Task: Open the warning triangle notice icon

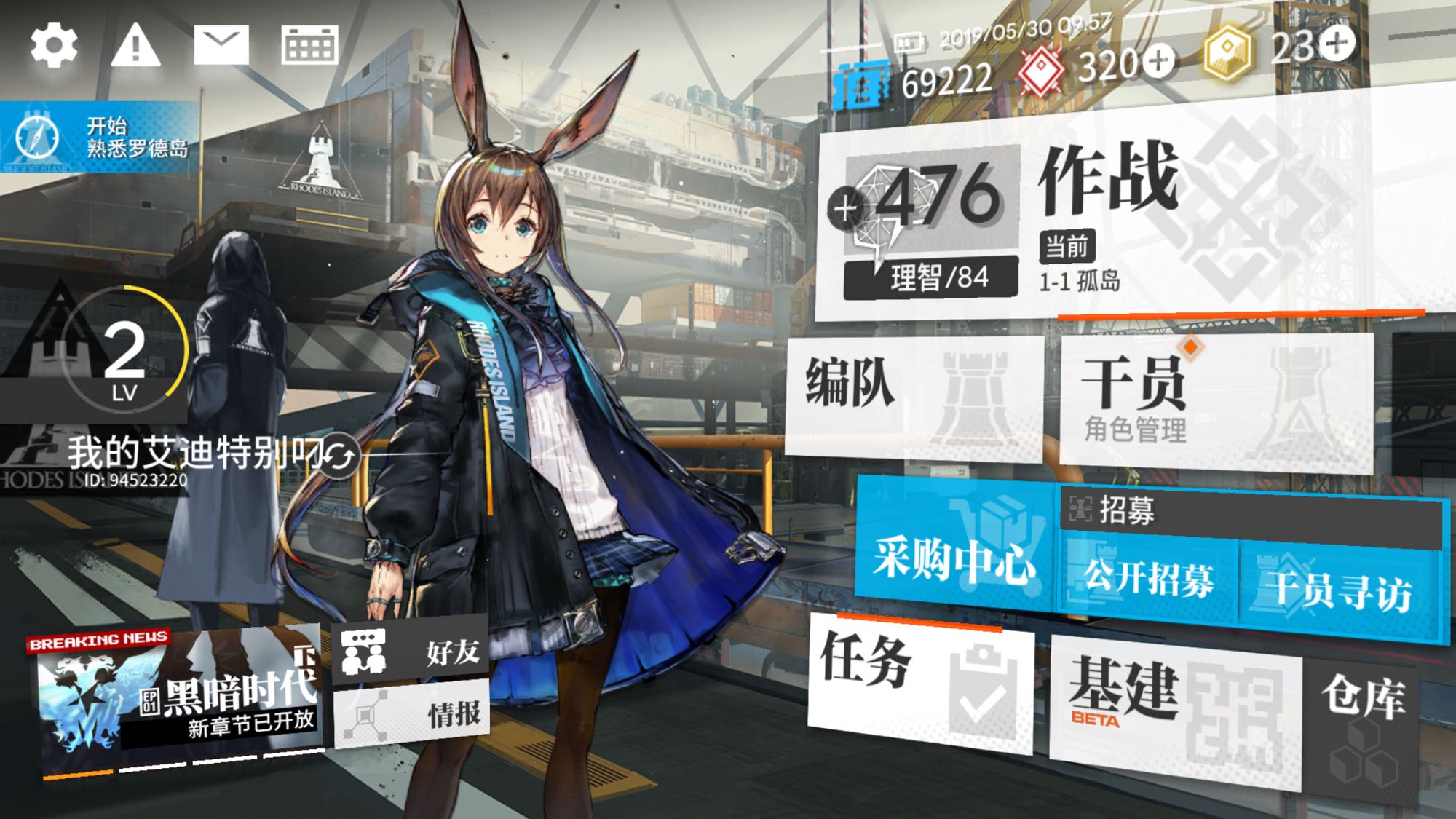Action: tap(135, 45)
